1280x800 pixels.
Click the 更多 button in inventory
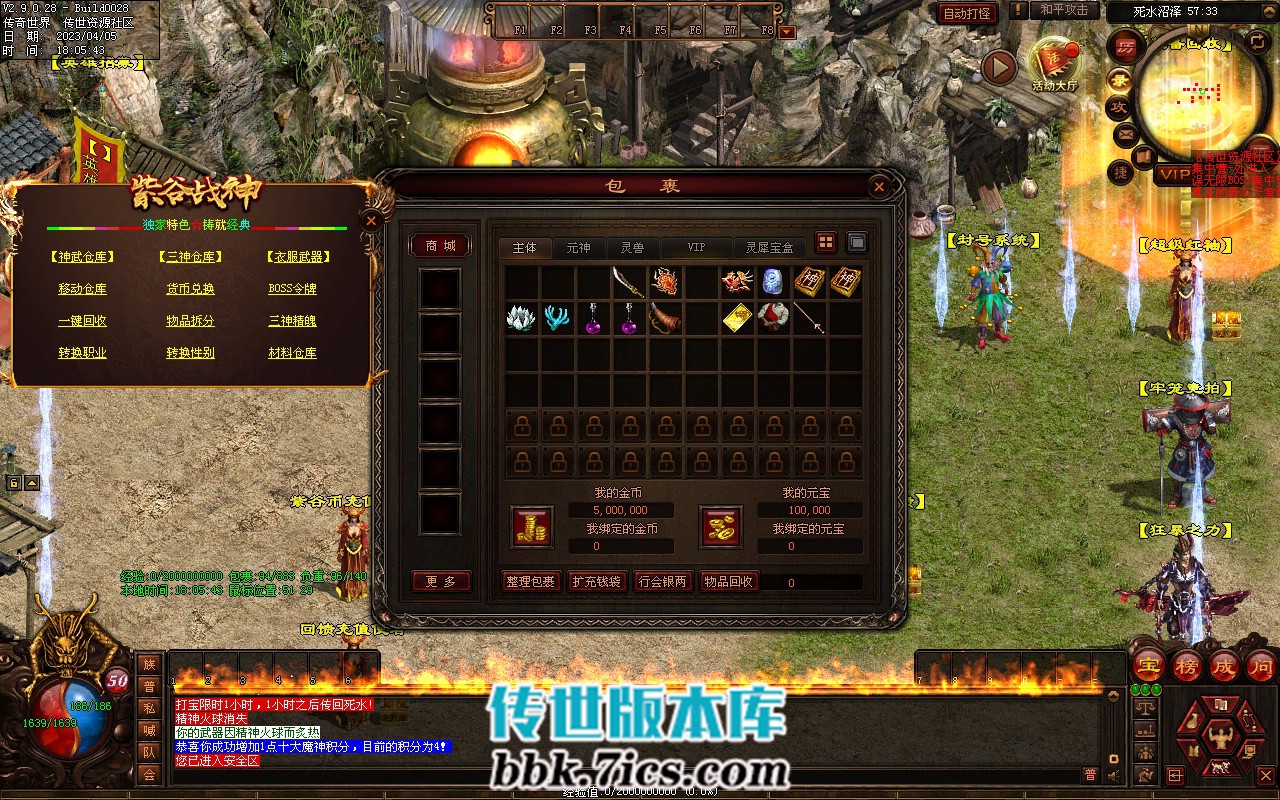440,581
